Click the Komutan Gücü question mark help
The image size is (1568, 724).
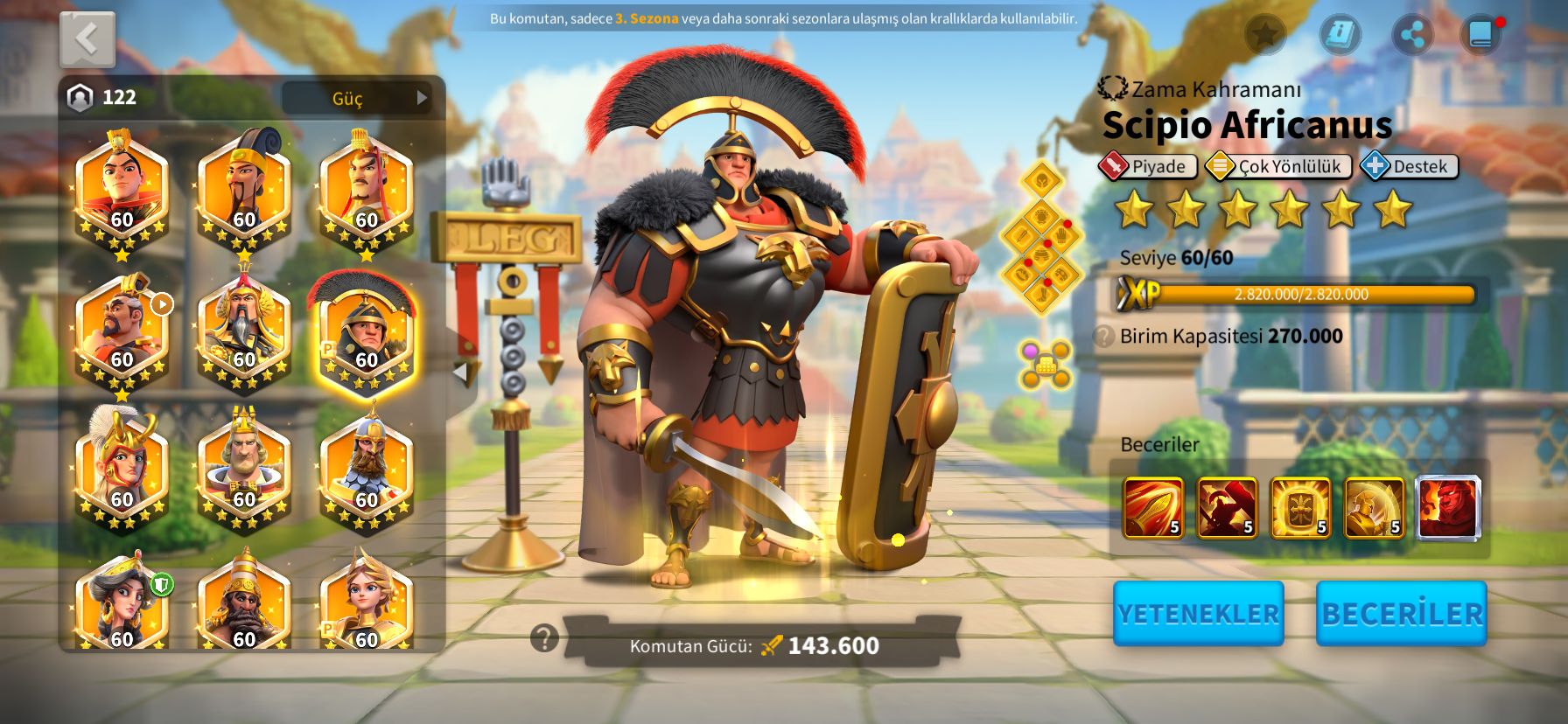(544, 638)
